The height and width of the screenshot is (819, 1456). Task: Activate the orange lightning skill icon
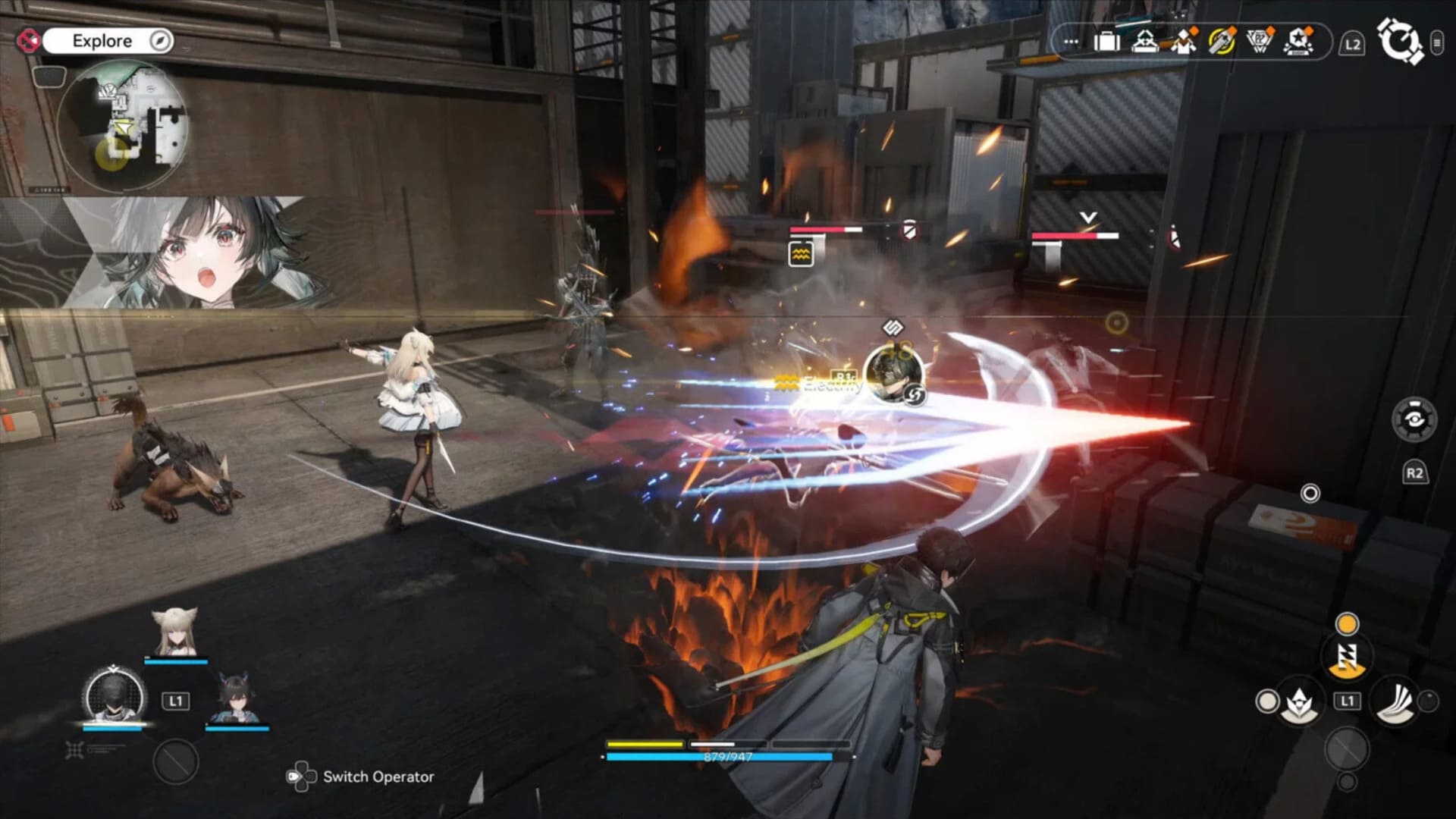(1348, 658)
